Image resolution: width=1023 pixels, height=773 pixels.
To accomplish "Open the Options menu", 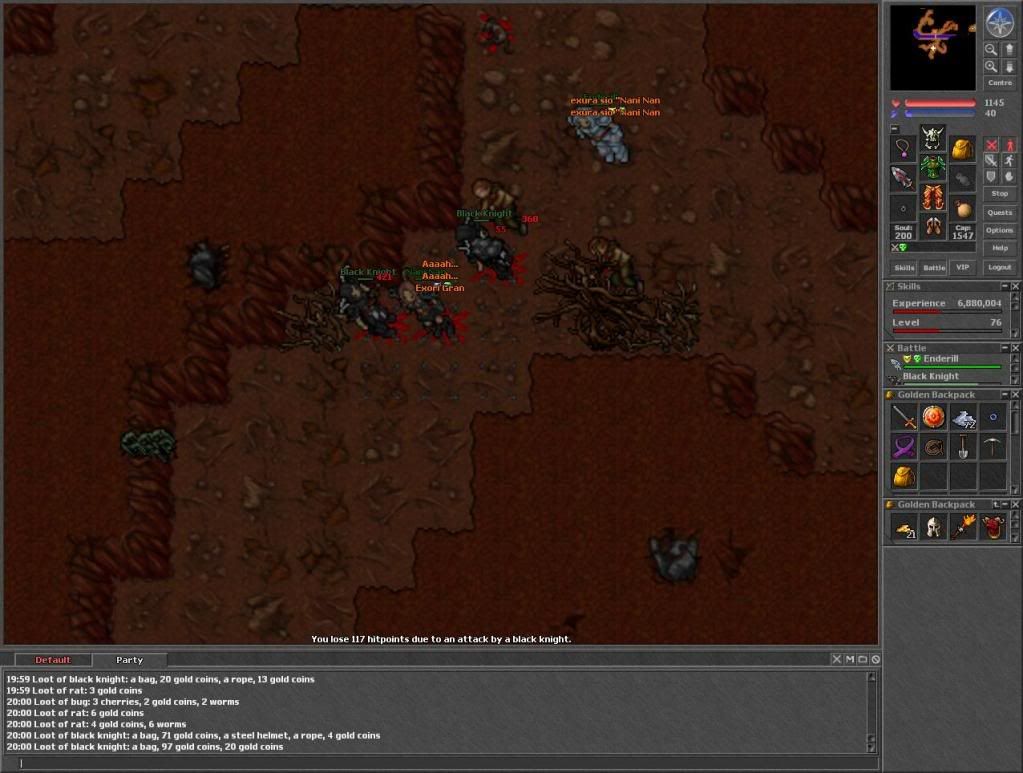I will coord(999,230).
